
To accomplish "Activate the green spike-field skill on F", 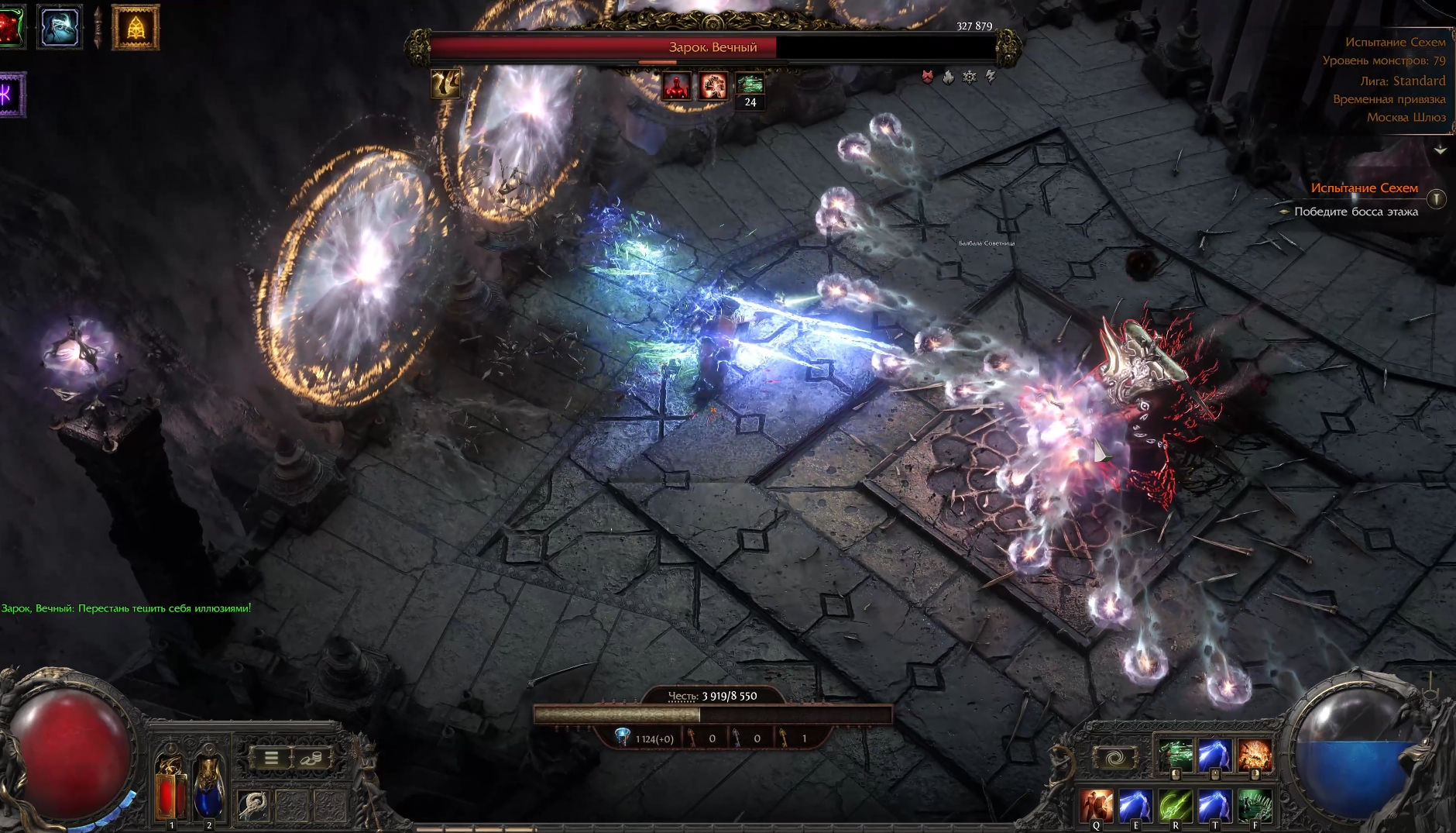I will click(x=1255, y=805).
